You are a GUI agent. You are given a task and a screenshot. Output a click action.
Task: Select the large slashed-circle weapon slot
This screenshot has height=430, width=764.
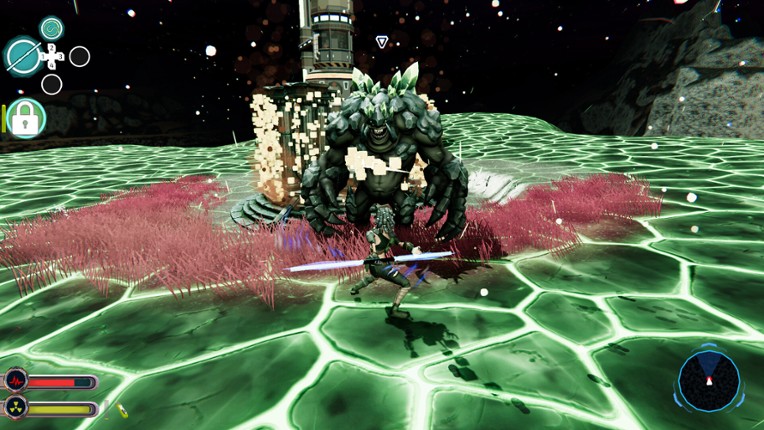(x=22, y=56)
